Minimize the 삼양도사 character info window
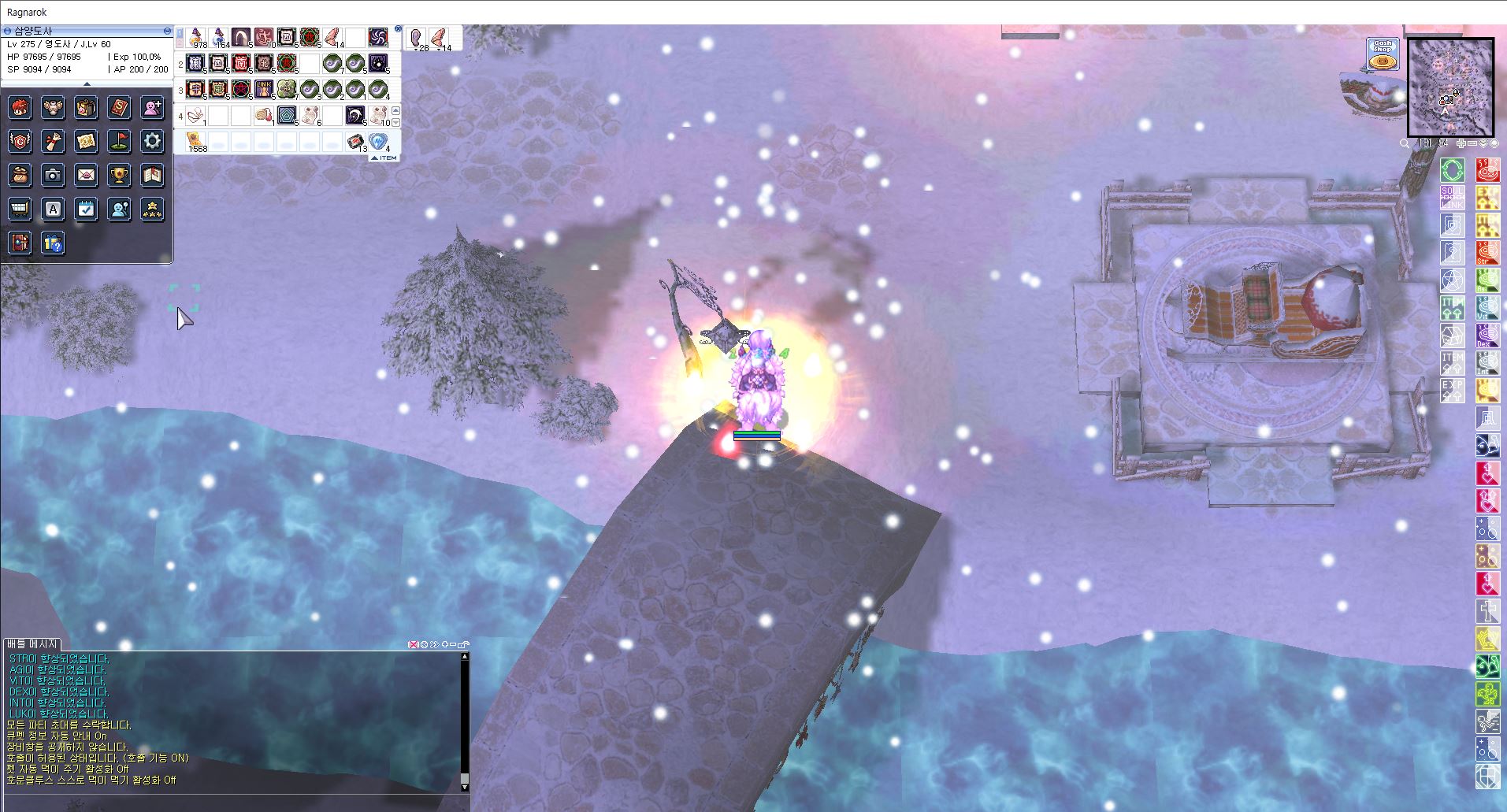The image size is (1507, 812). click(x=168, y=31)
